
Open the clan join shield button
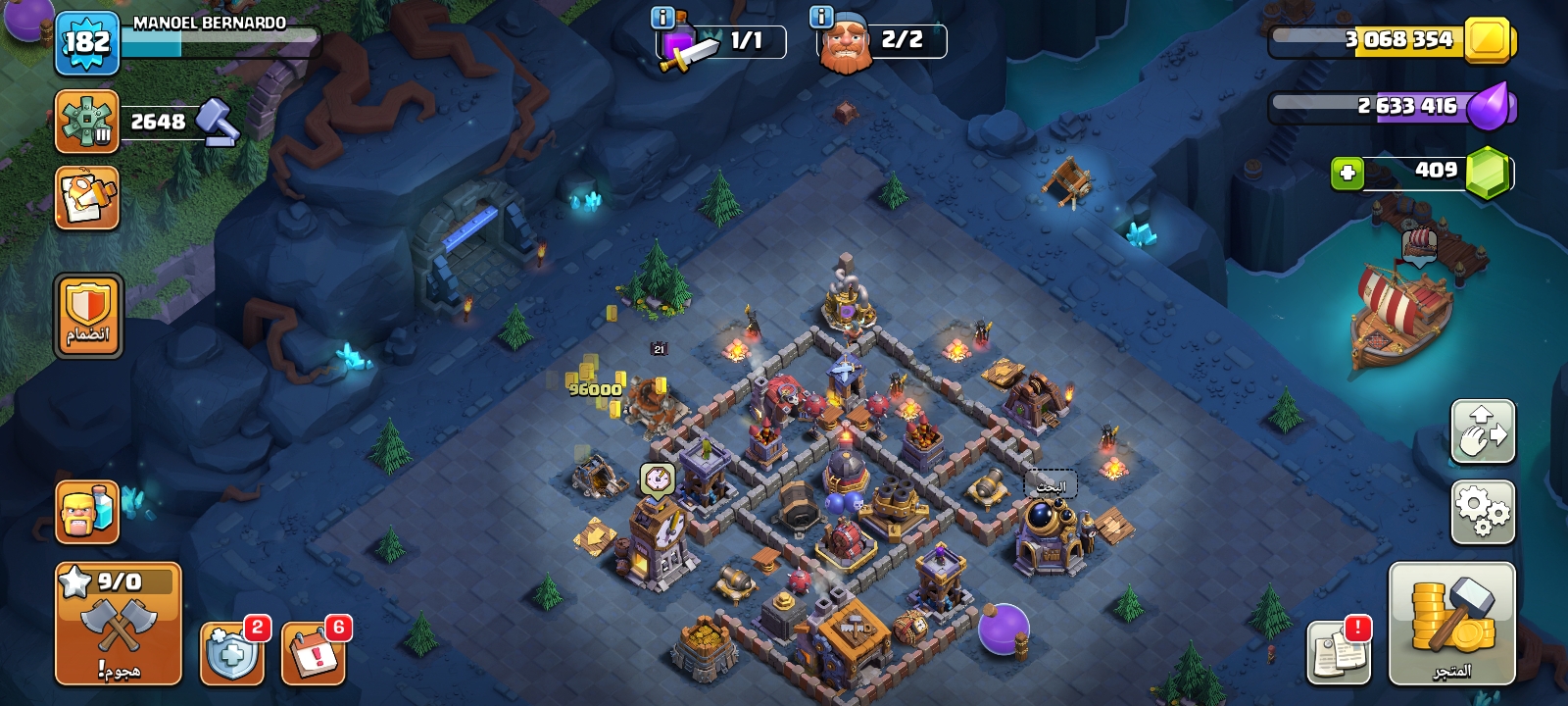(x=88, y=316)
